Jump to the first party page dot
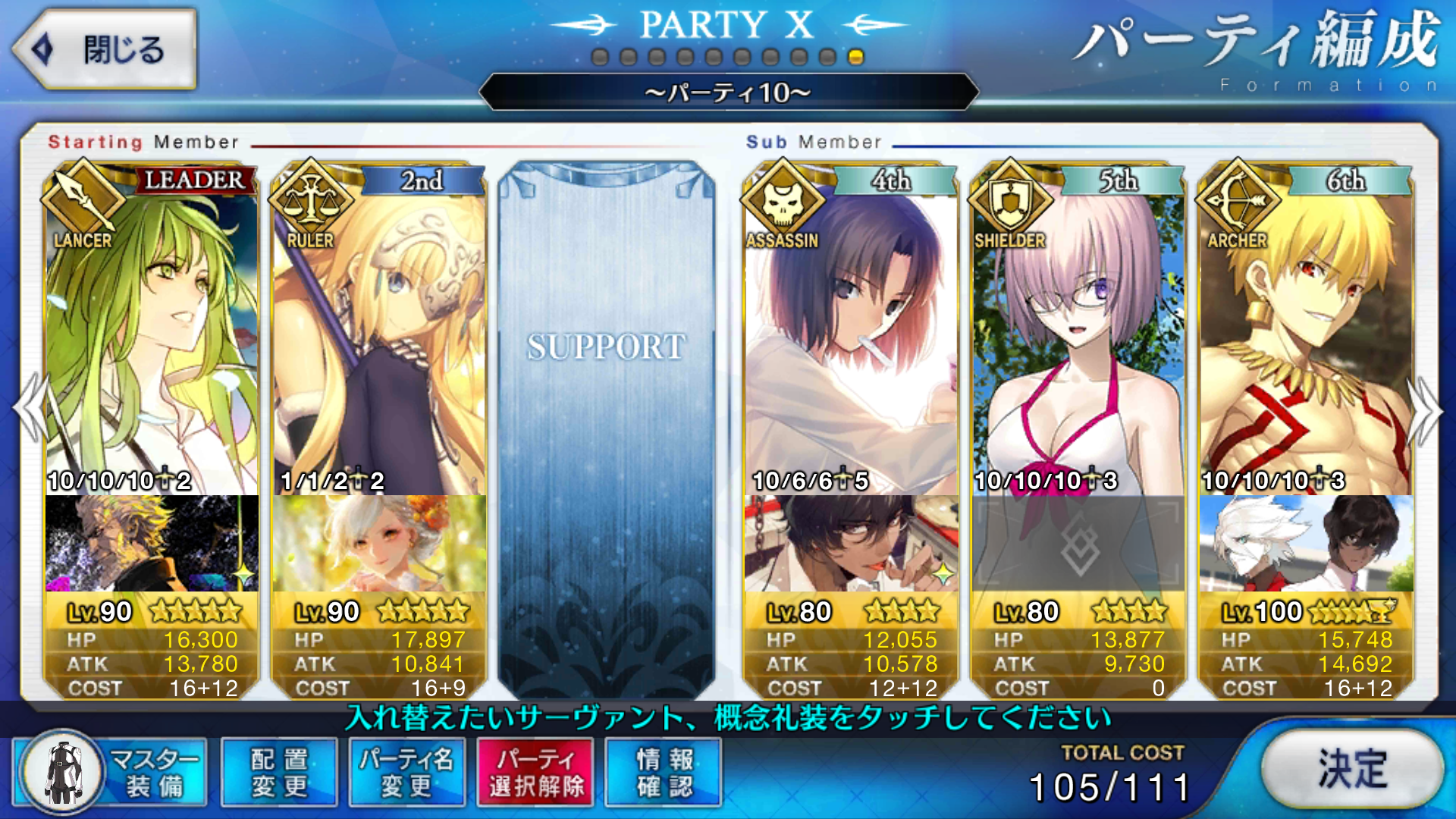The height and width of the screenshot is (819, 1456). [600, 58]
